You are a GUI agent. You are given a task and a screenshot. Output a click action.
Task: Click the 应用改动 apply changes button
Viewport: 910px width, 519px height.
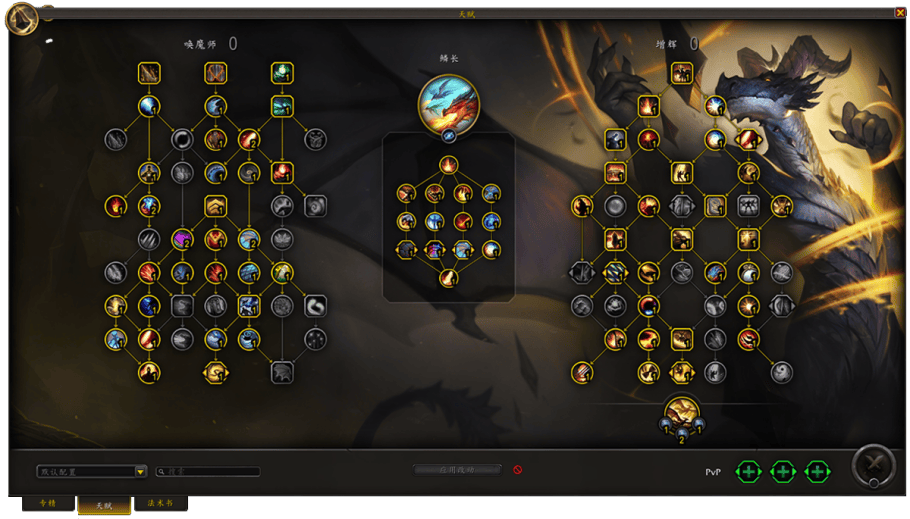click(458, 469)
